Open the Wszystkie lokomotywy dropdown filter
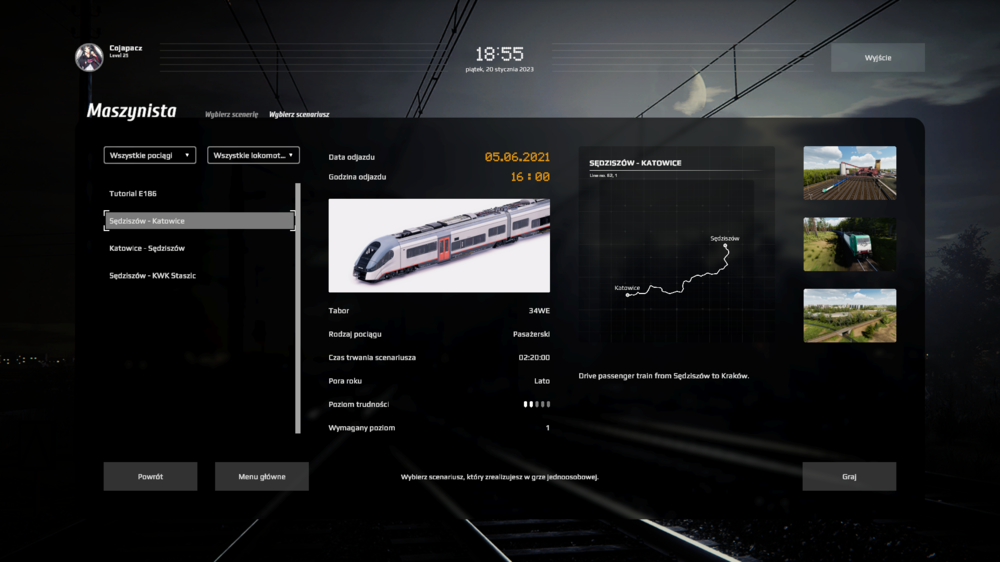This screenshot has height=562, width=1000. [253, 155]
